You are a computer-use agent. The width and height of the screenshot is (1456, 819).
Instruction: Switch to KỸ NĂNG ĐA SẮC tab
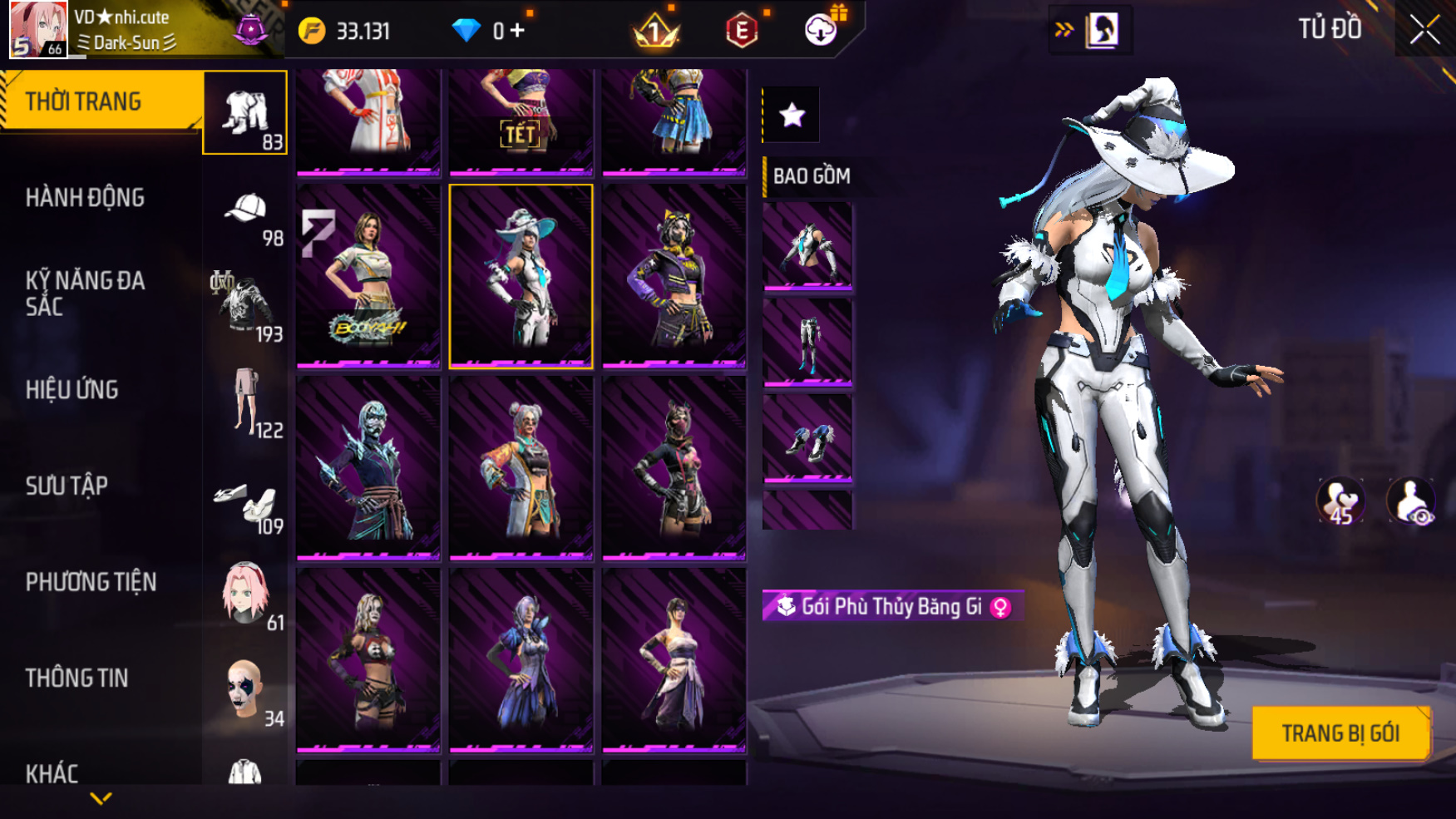[85, 294]
